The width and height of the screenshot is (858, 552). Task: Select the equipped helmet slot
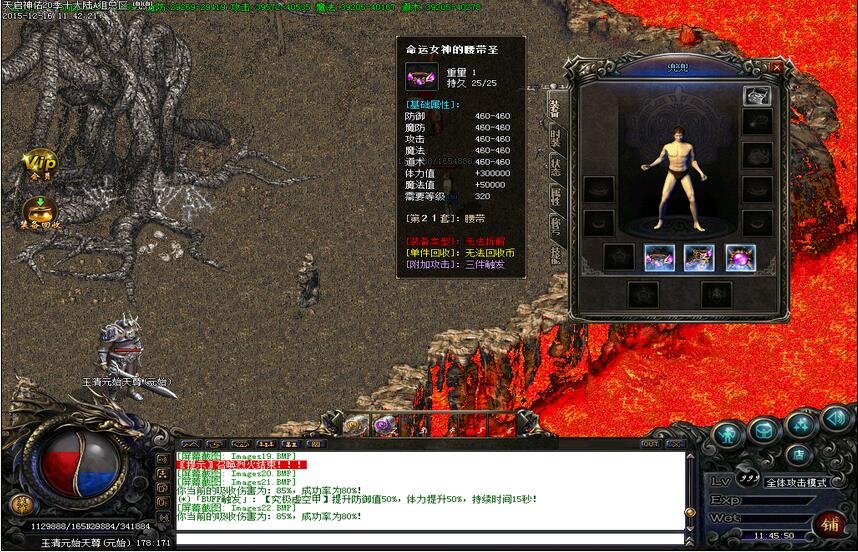click(756, 96)
